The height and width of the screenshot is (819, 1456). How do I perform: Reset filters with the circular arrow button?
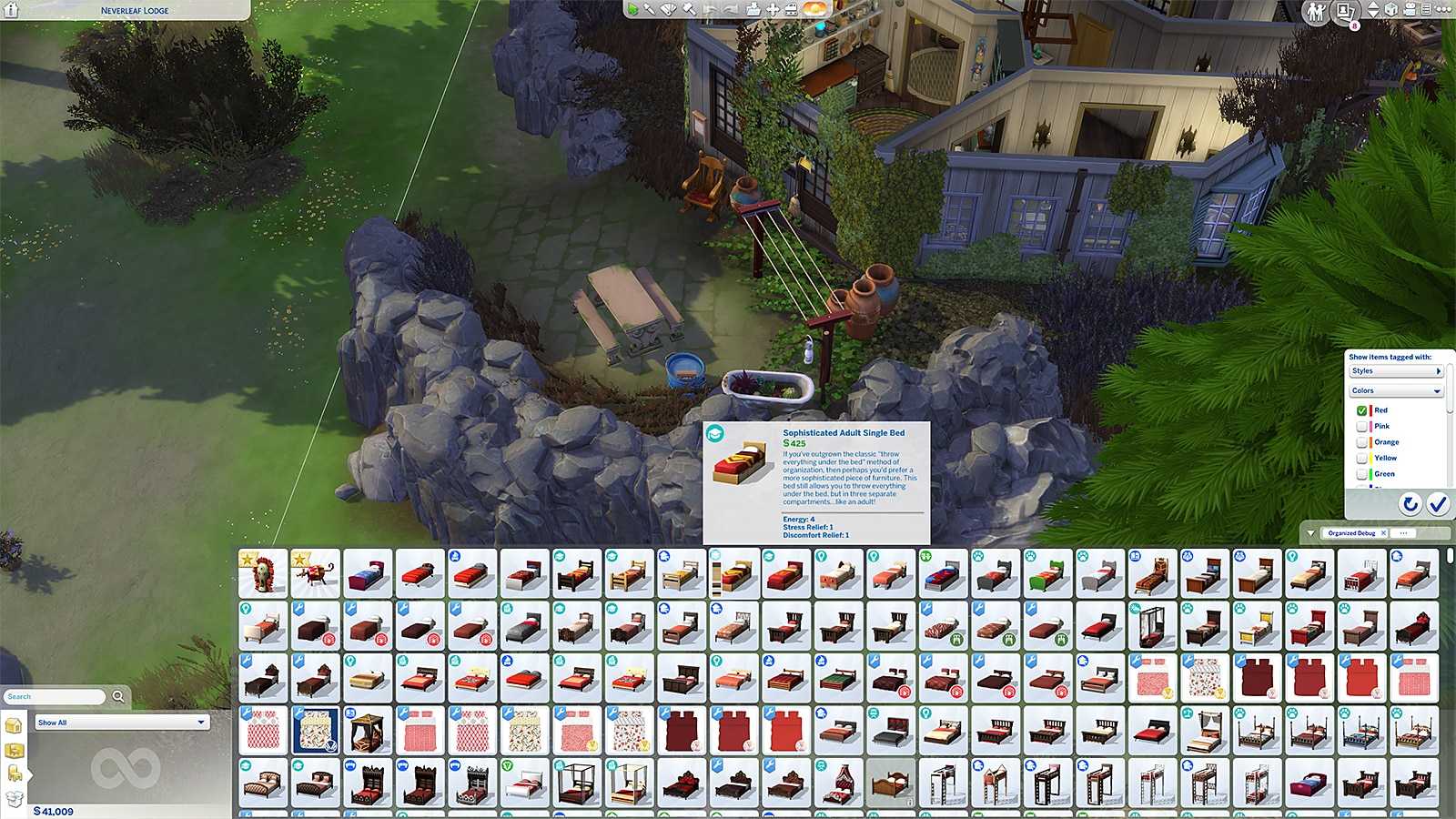coord(1410,504)
